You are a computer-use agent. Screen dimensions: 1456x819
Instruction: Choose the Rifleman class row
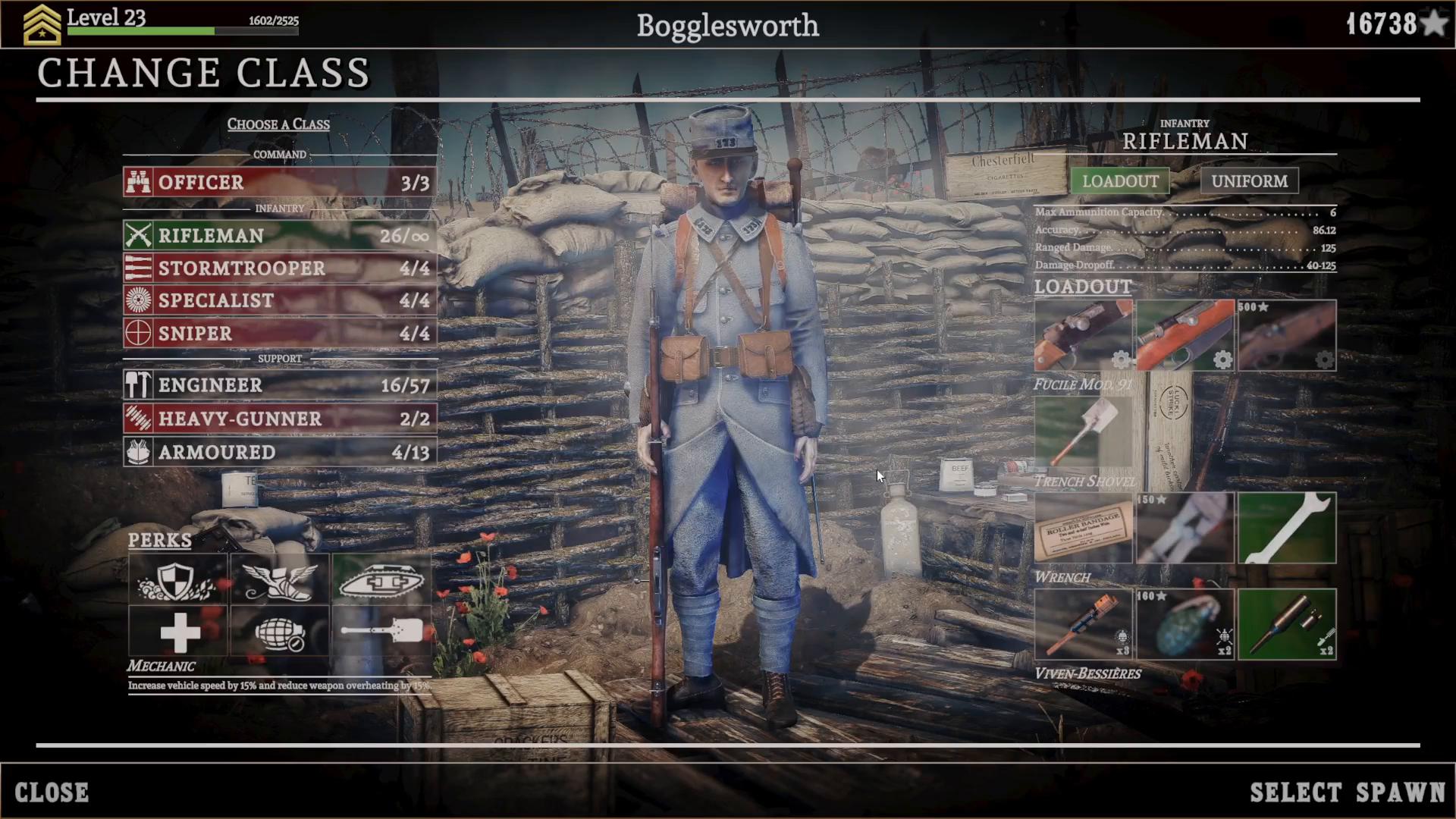(280, 236)
